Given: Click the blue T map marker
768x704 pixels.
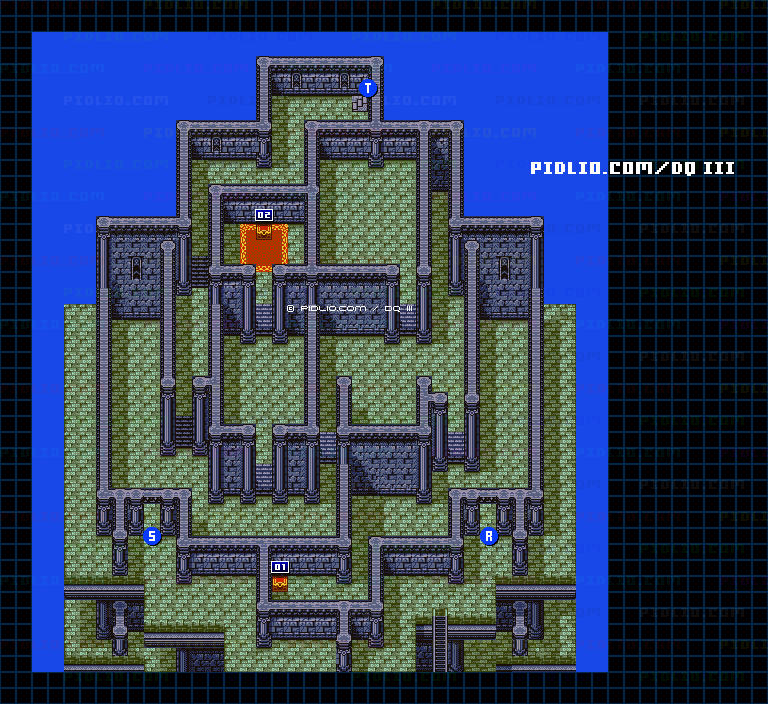Looking at the screenshot, I should pyautogui.click(x=368, y=88).
